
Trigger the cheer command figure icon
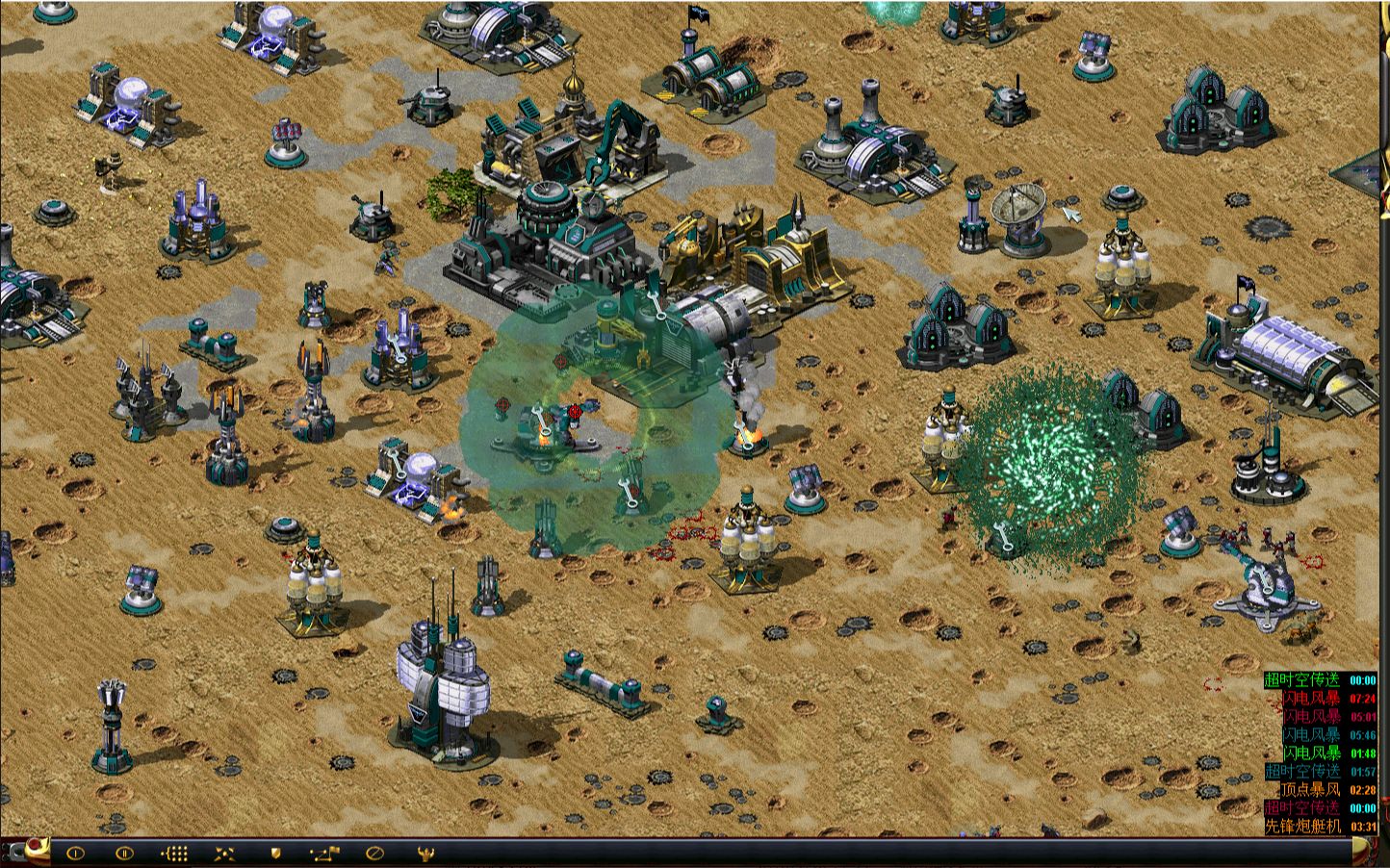(x=425, y=853)
